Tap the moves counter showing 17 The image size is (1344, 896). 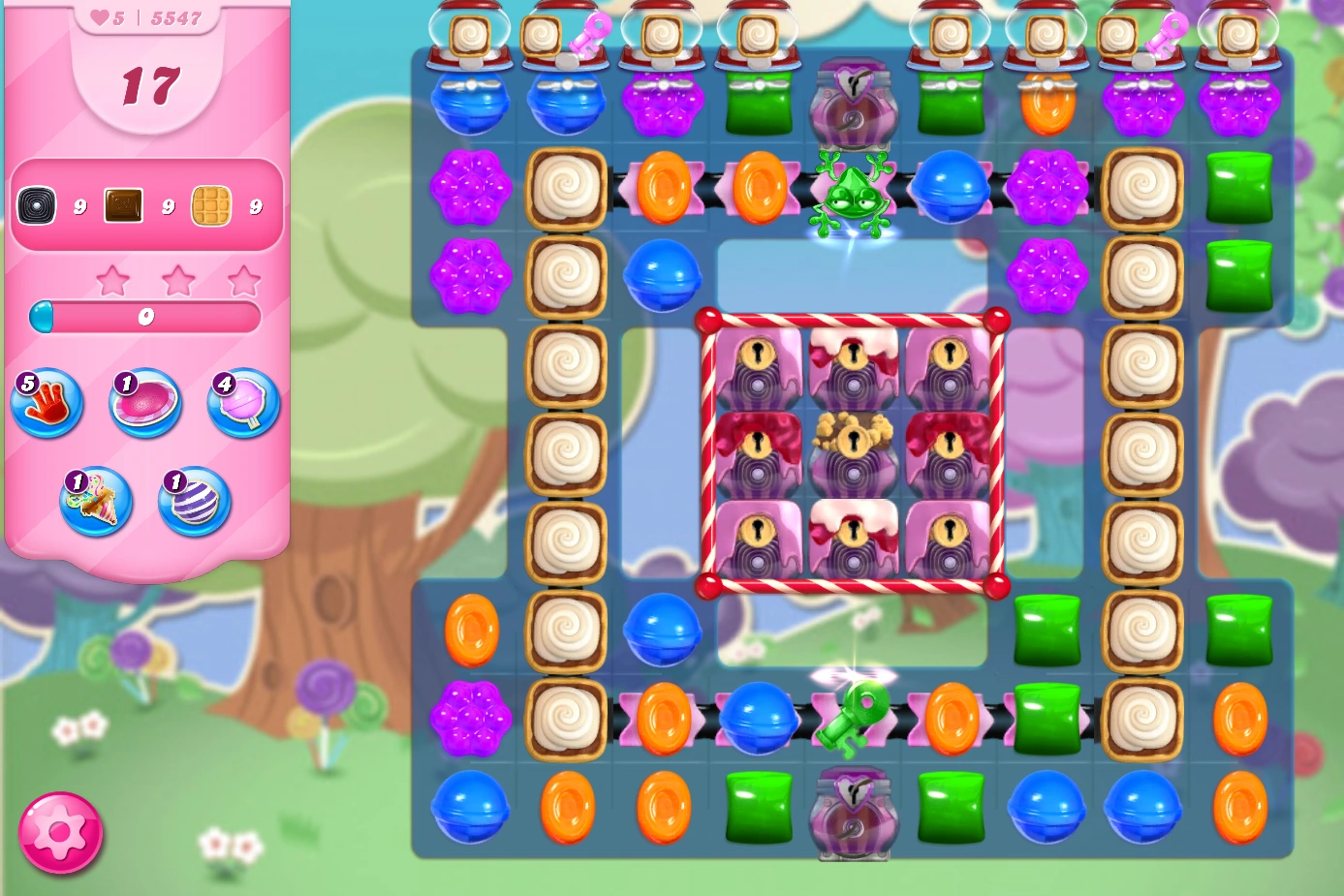(x=150, y=85)
